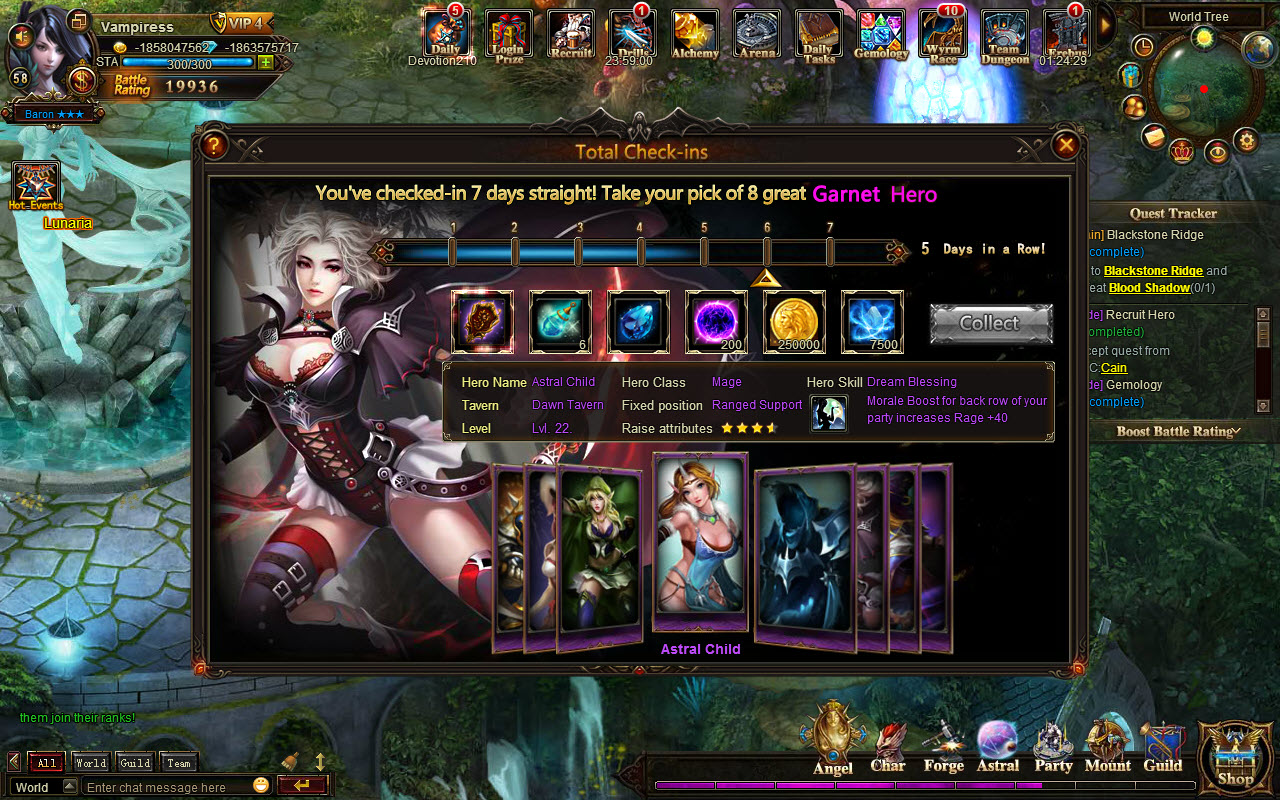The image size is (1280, 800).
Task: Click the Collect button for check-in rewards
Action: click(x=990, y=322)
